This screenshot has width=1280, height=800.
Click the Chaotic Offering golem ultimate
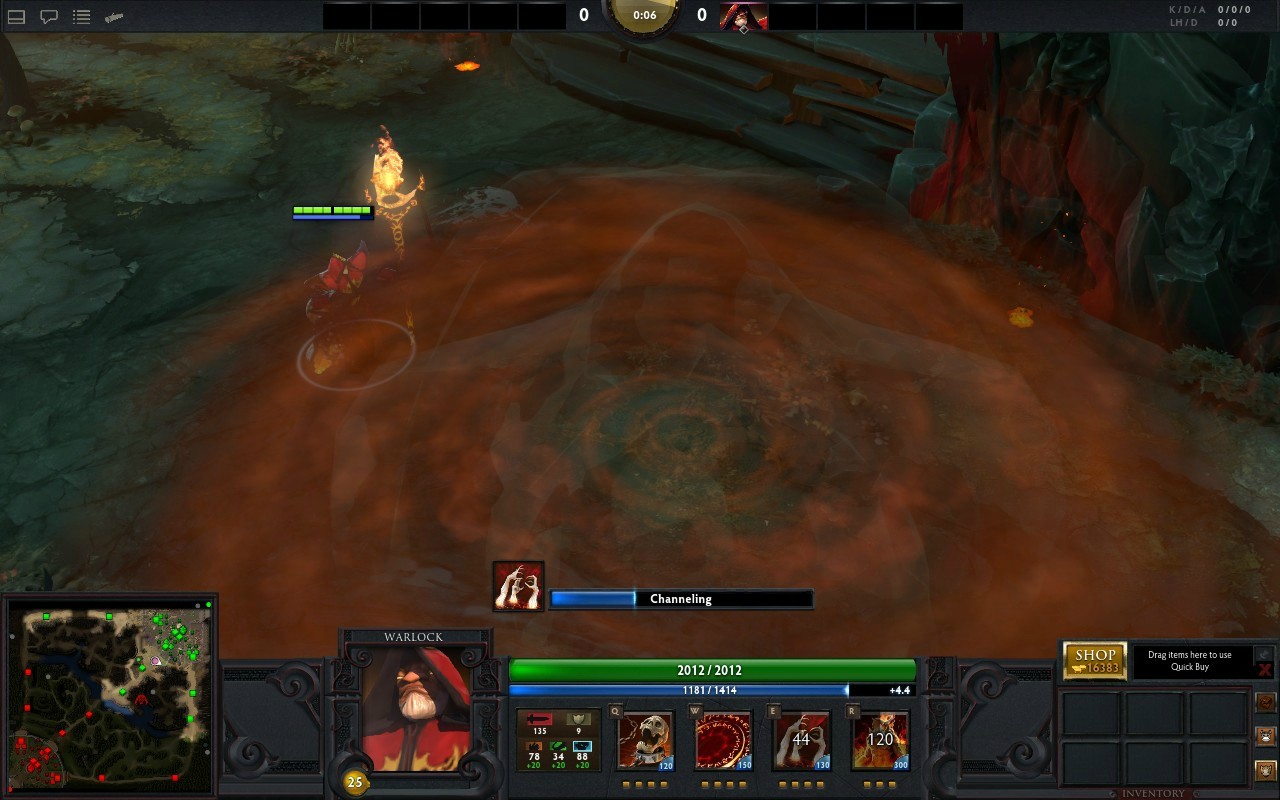click(x=880, y=741)
